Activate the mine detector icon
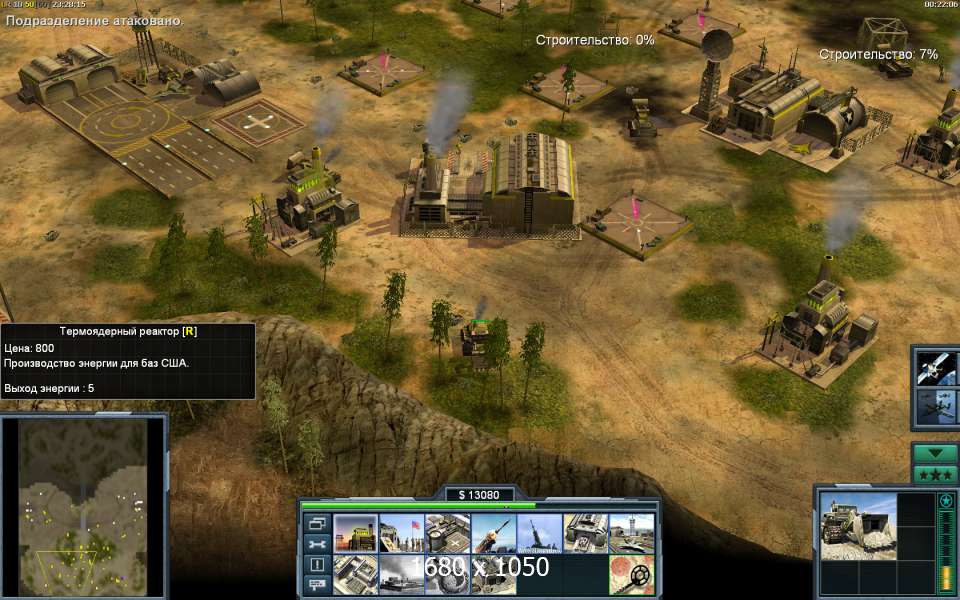 [x=631, y=574]
